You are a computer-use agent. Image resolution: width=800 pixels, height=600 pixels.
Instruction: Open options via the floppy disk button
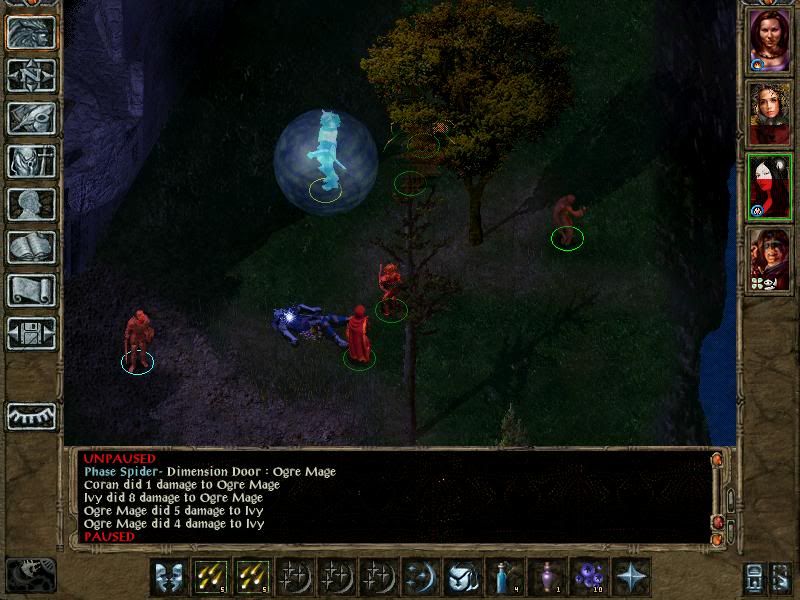(32, 334)
